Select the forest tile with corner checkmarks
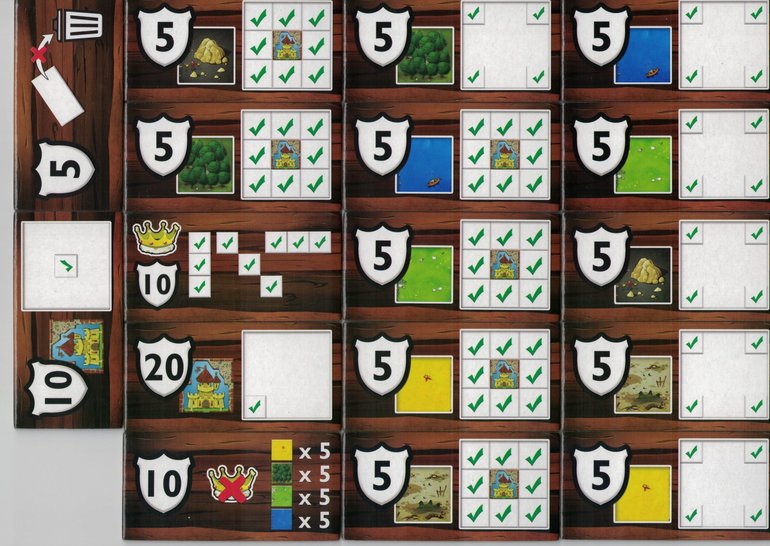 tap(452, 48)
